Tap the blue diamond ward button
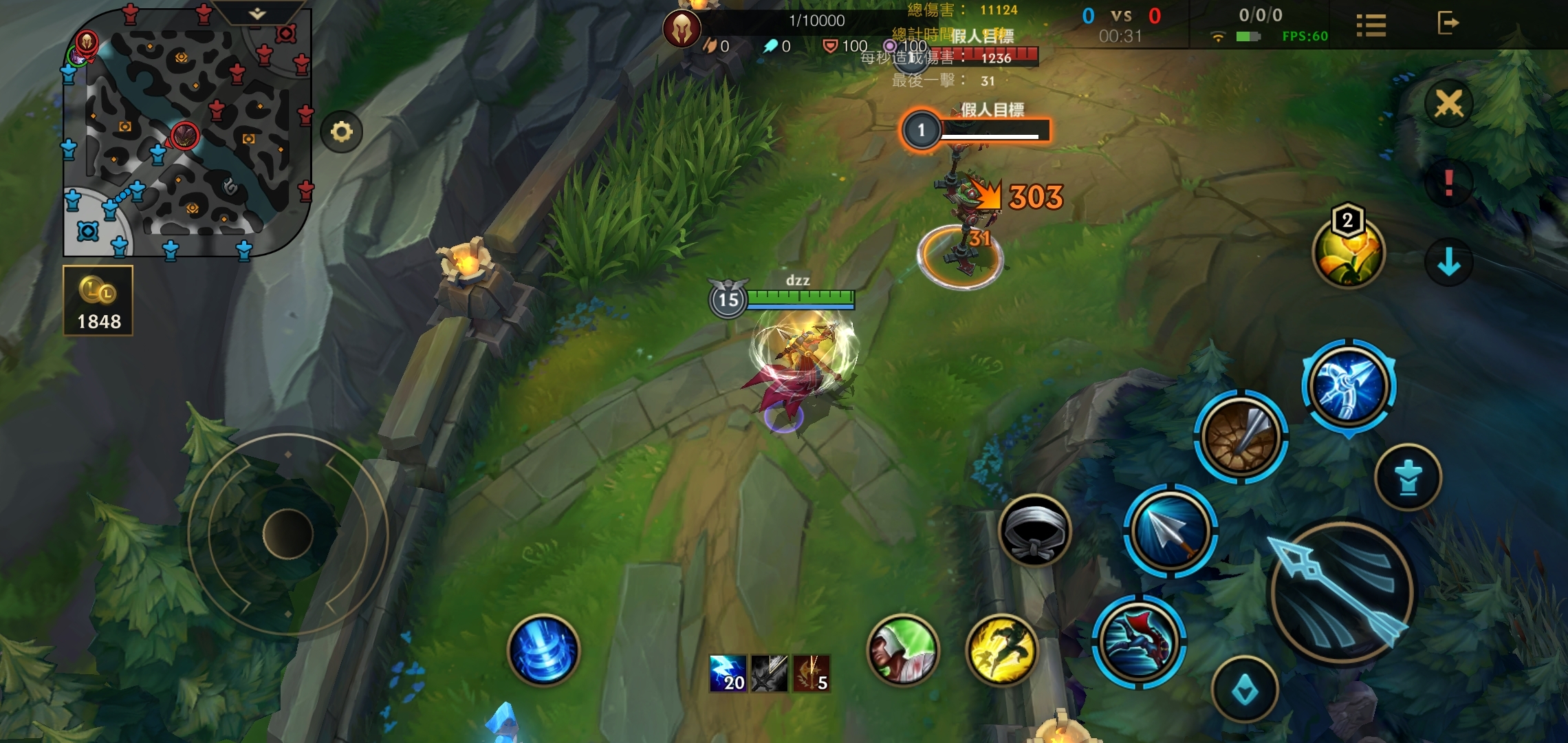Image resolution: width=1568 pixels, height=743 pixels. point(1245,689)
